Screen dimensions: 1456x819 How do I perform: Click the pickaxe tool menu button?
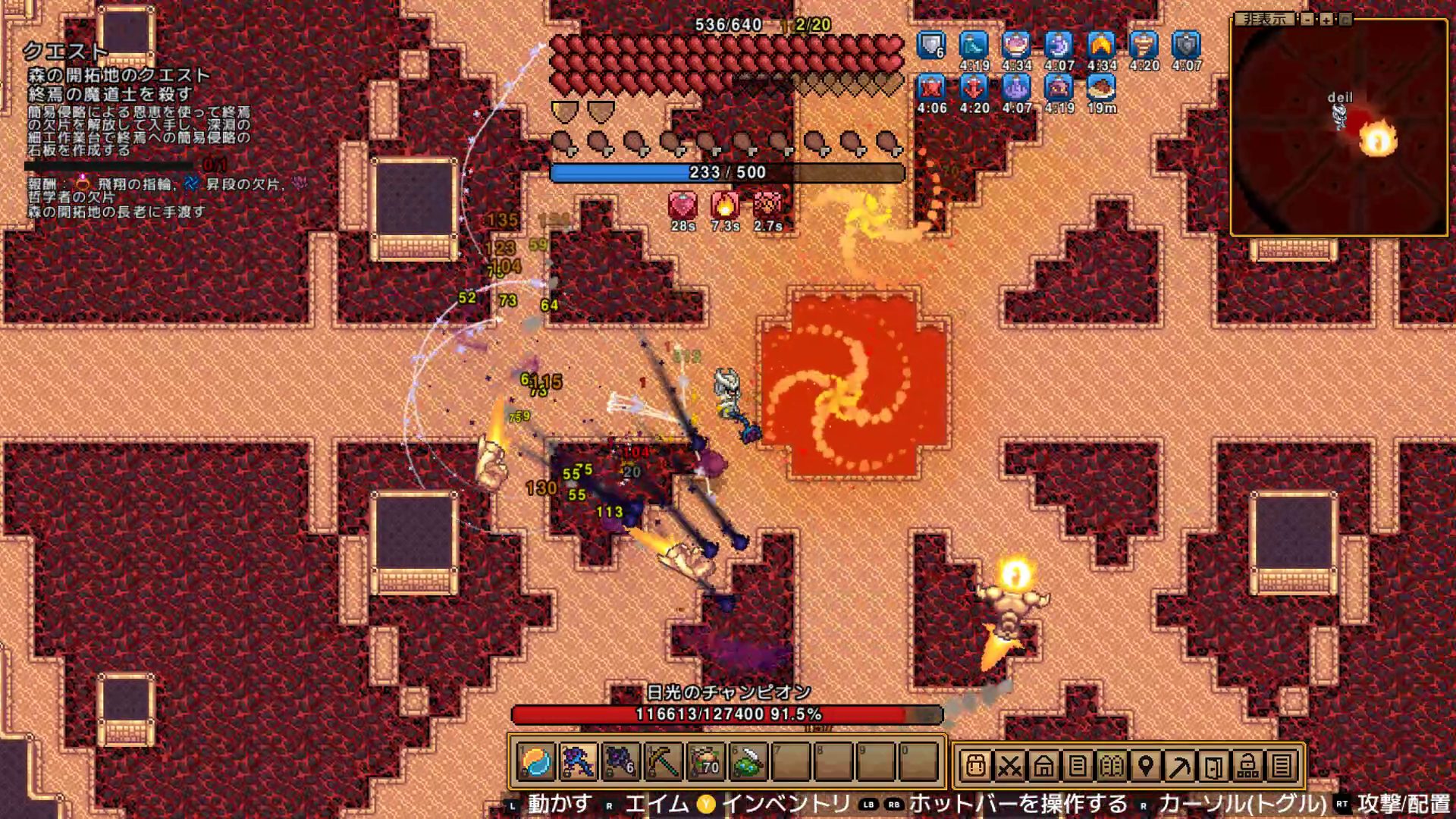coord(1180,767)
